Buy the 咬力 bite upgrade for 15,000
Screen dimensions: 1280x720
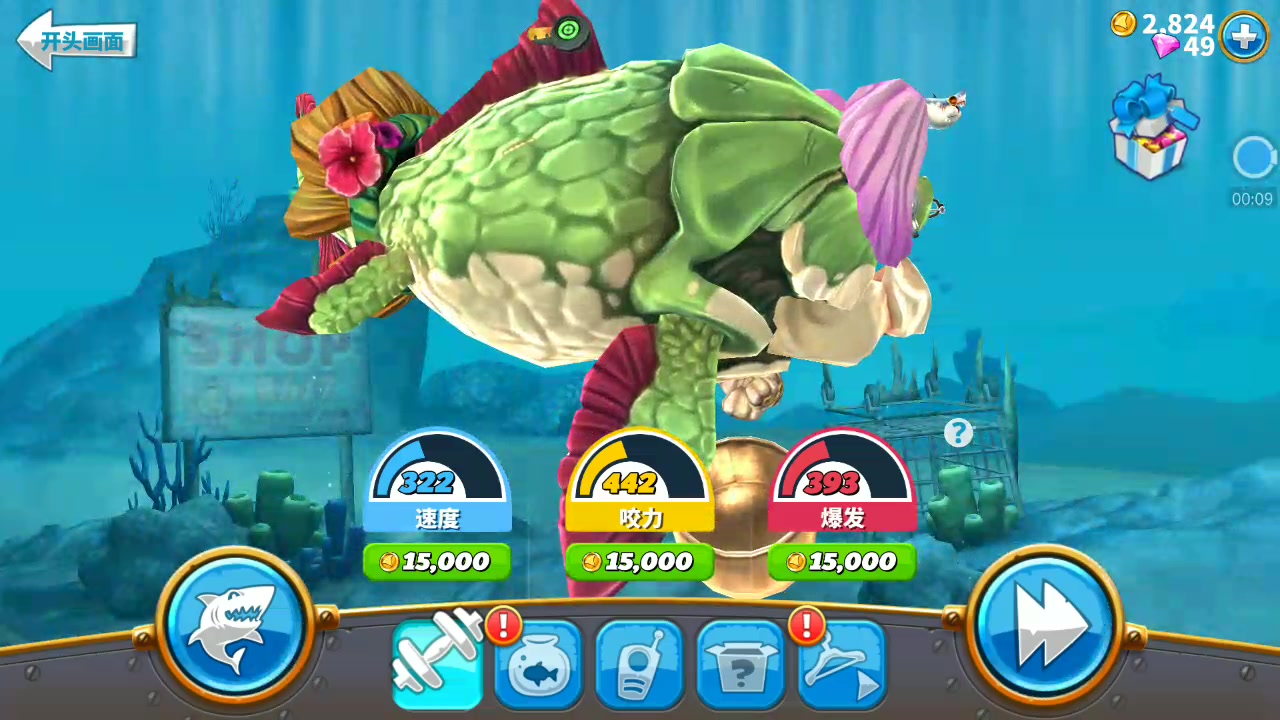[639, 562]
